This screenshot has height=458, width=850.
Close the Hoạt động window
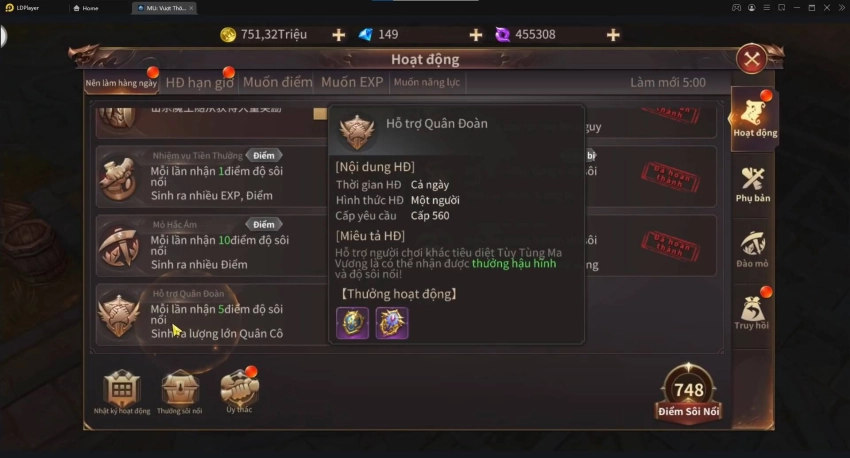point(751,59)
